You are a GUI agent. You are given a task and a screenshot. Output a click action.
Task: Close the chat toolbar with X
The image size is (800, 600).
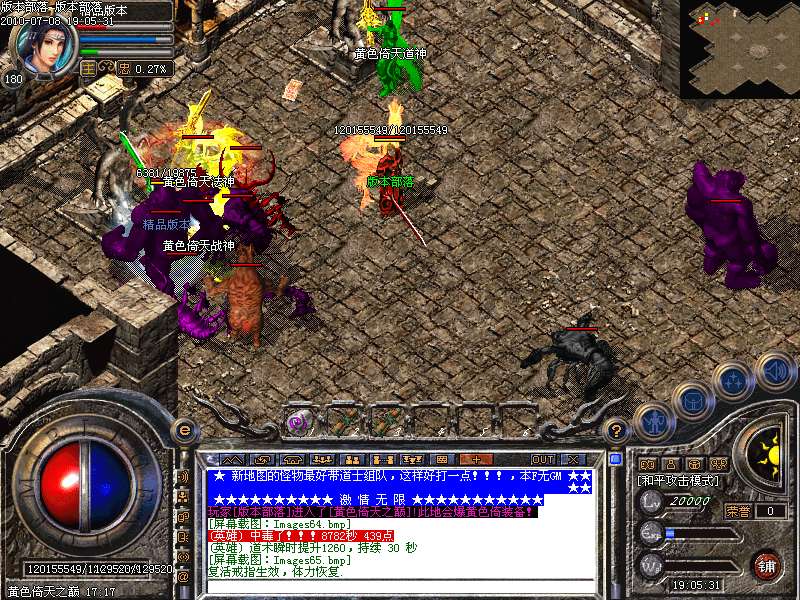[573, 460]
